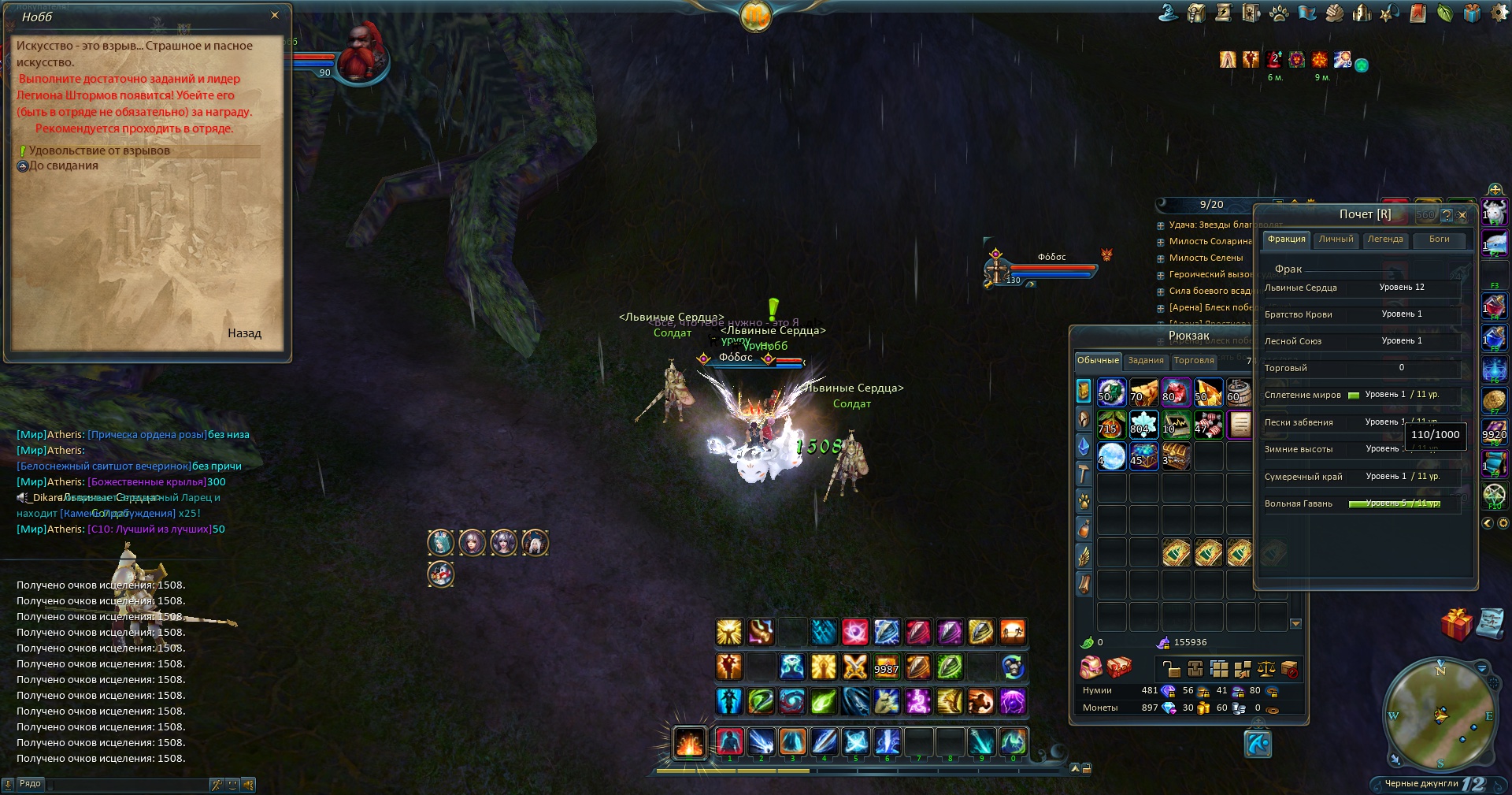
Task: Close the Почет window
Action: [x=1462, y=214]
